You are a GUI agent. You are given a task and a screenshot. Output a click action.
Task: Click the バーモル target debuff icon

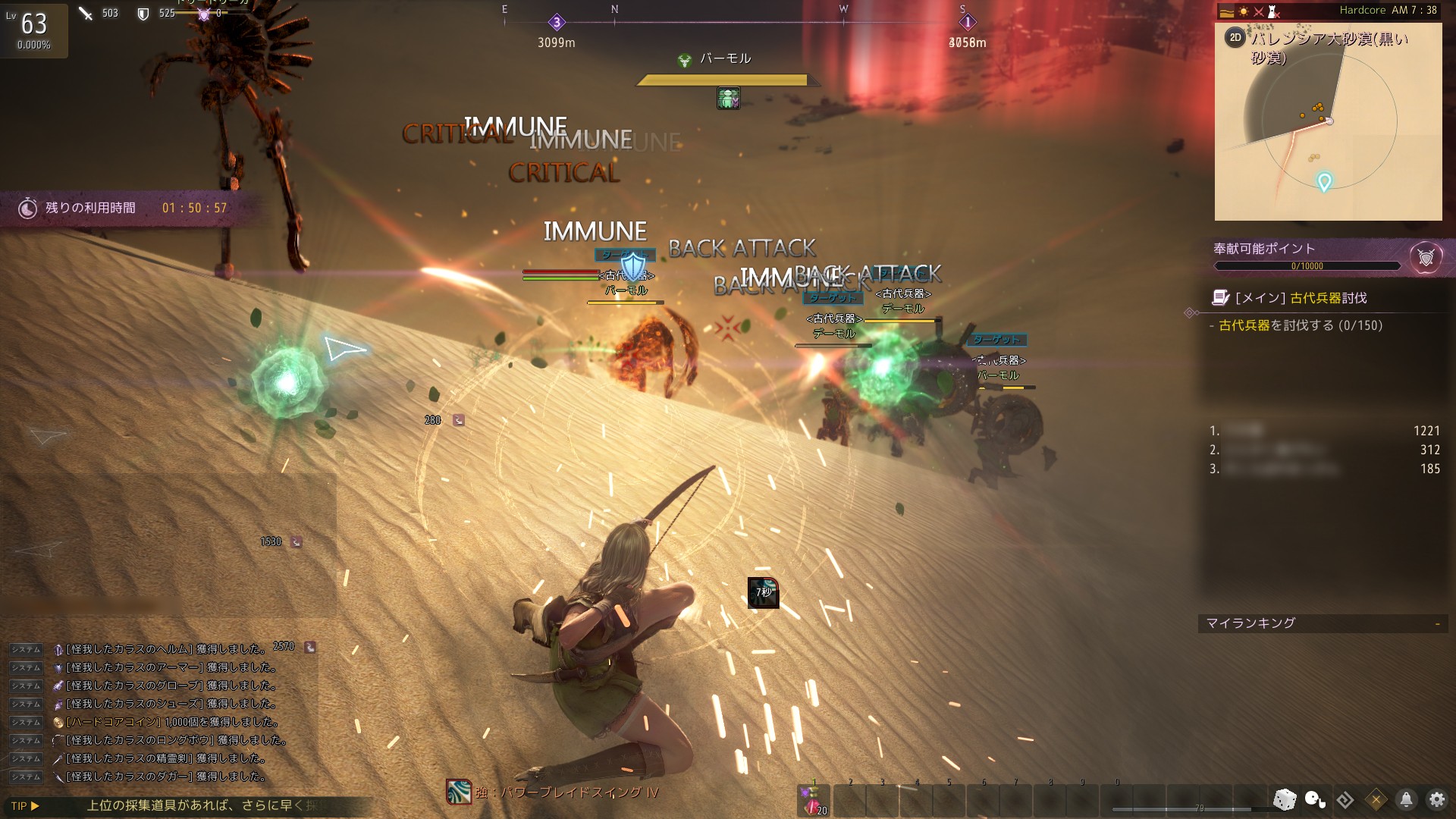[728, 98]
